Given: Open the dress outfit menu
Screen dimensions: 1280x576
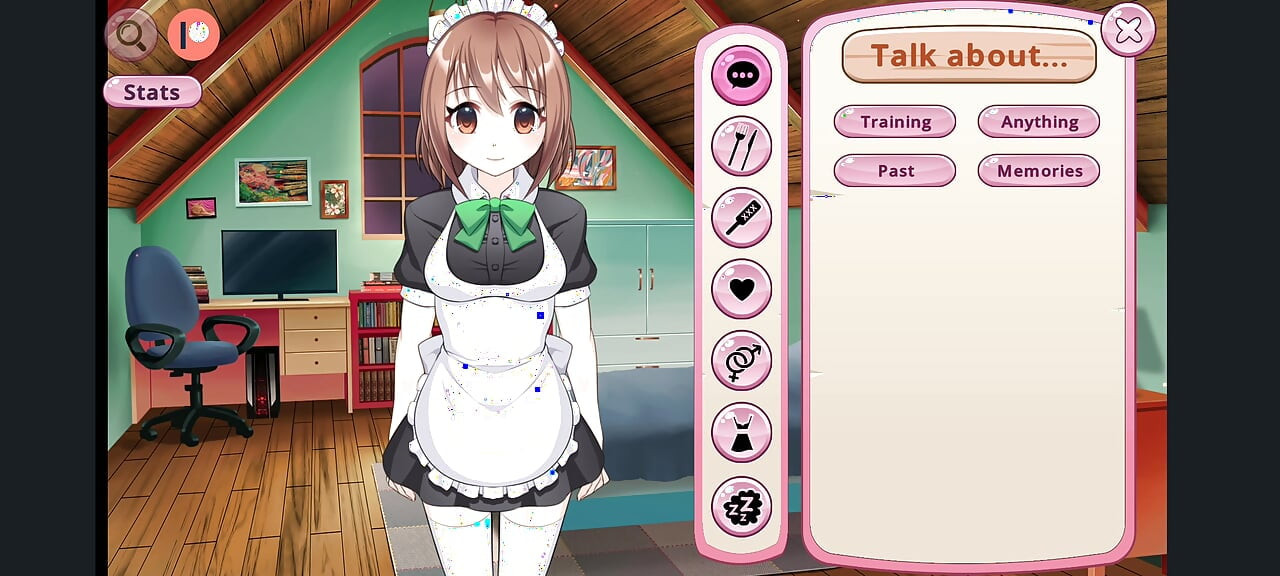Looking at the screenshot, I should click(741, 432).
